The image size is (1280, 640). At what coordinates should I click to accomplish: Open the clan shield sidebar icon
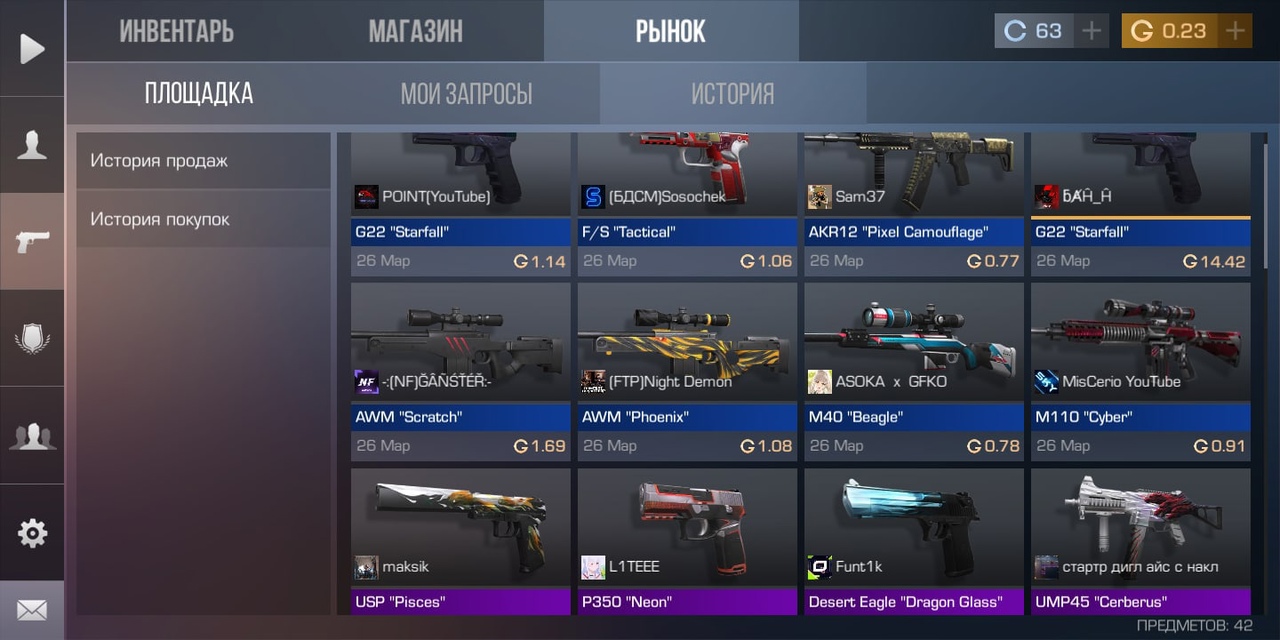pos(32,338)
